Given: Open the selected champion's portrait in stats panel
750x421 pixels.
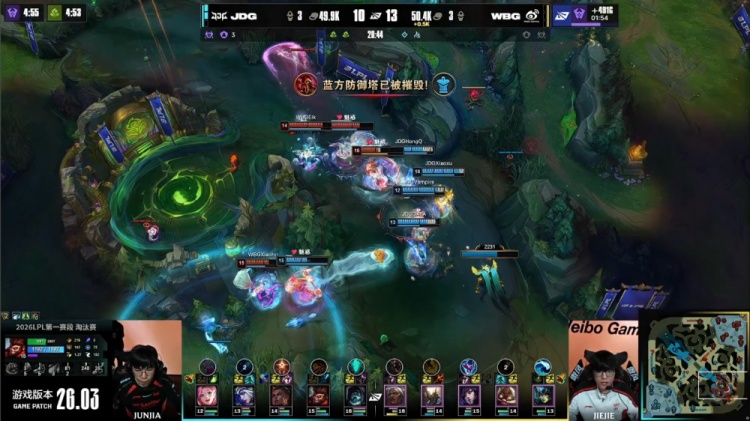Looking at the screenshot, I should coord(16,347).
